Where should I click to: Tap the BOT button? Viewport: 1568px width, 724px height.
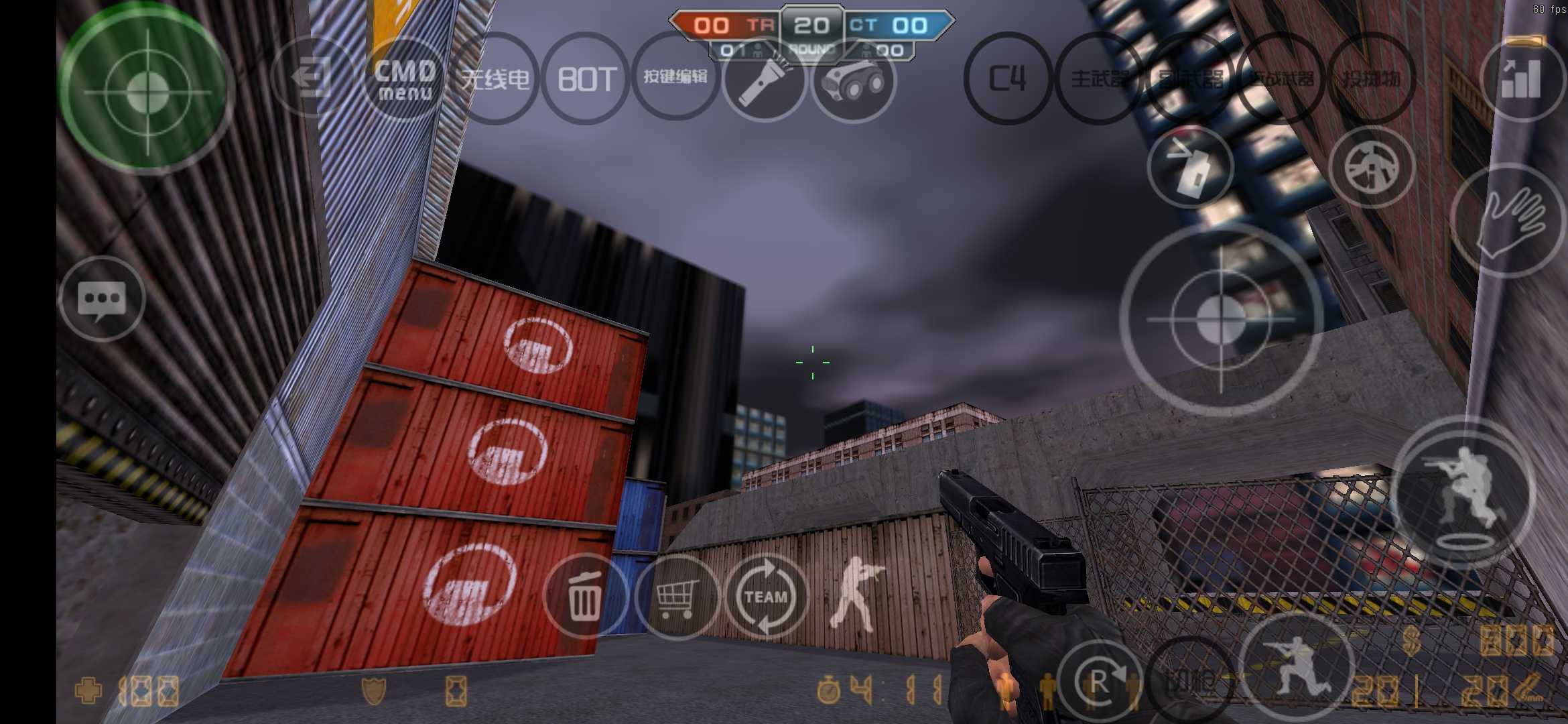click(x=586, y=79)
